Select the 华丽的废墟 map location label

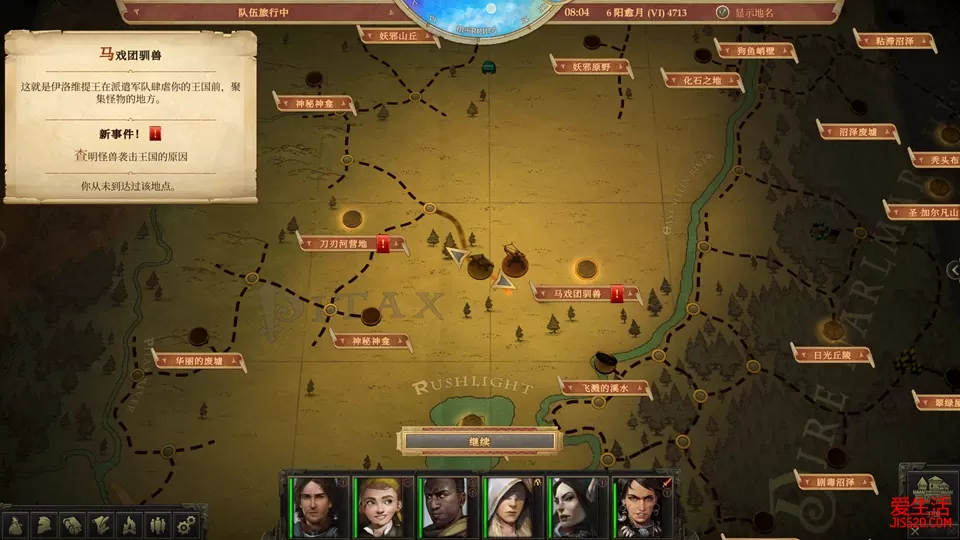(196, 361)
